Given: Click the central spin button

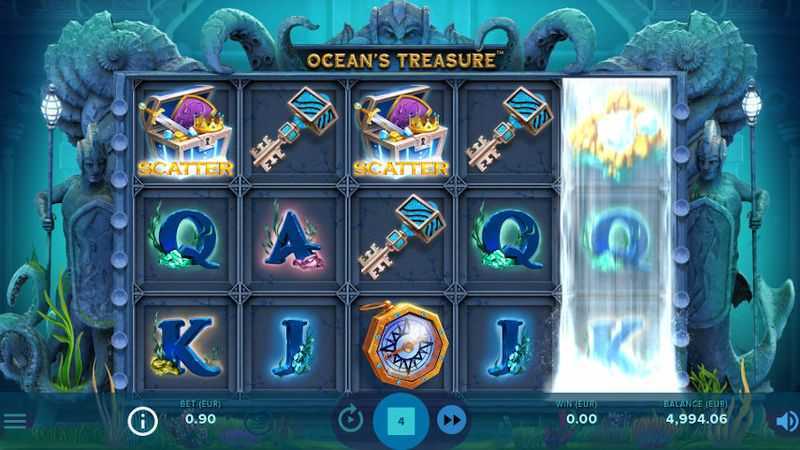Looking at the screenshot, I should (x=401, y=421).
